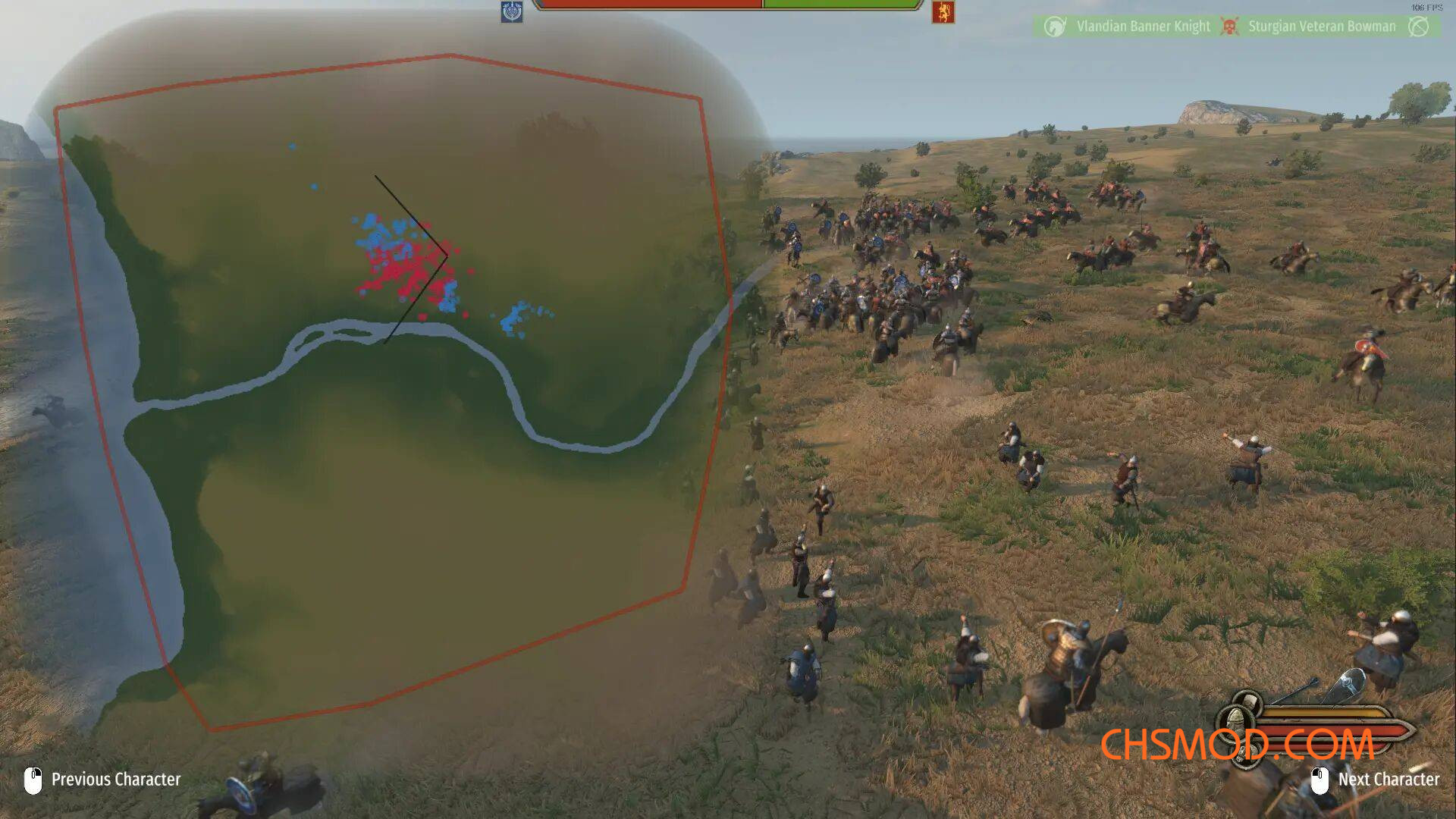The height and width of the screenshot is (819, 1456).
Task: Click the cavalry horse icon in the kill feed
Action: tap(1055, 26)
